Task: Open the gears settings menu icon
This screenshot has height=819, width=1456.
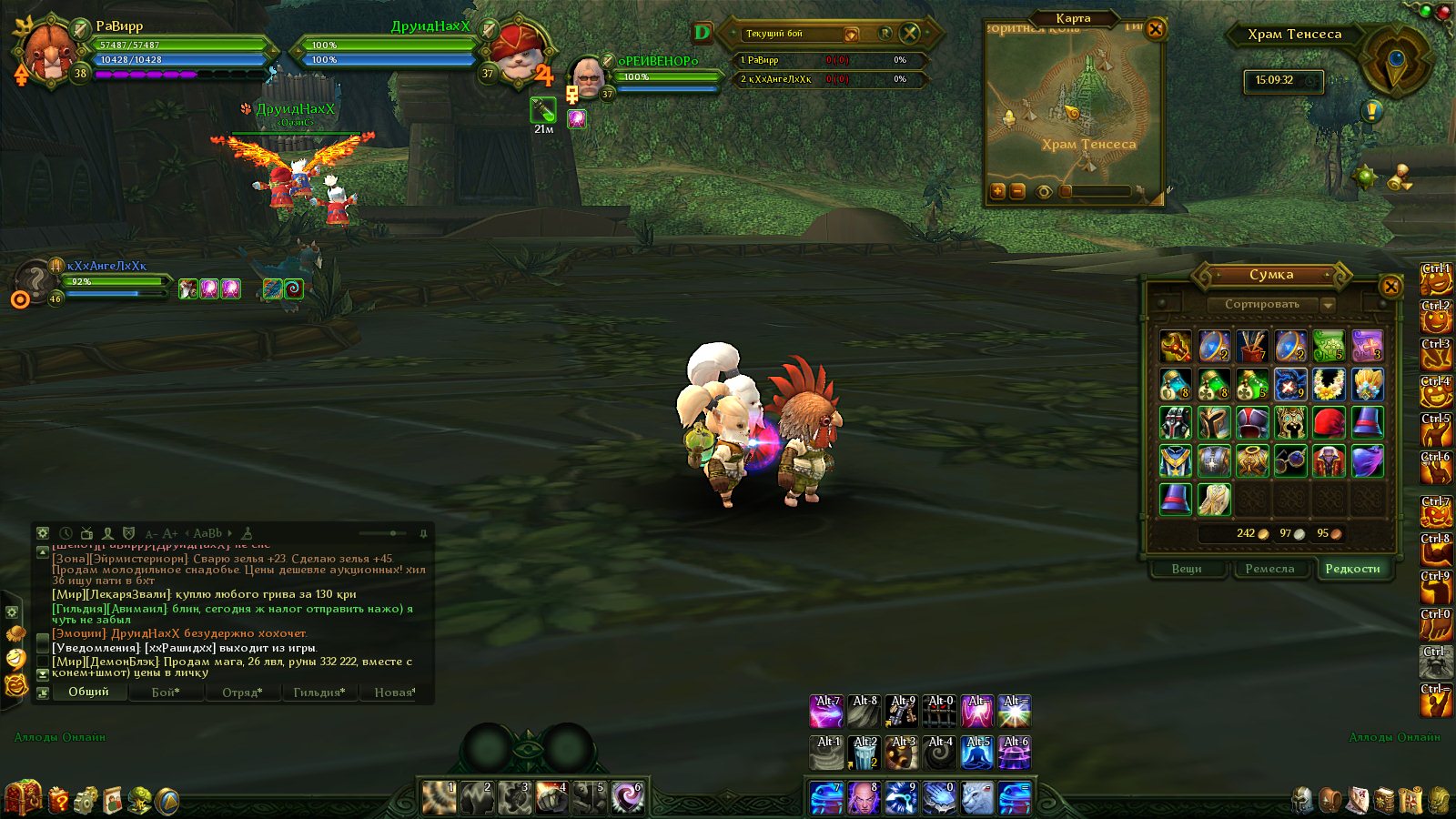Action: [86, 800]
